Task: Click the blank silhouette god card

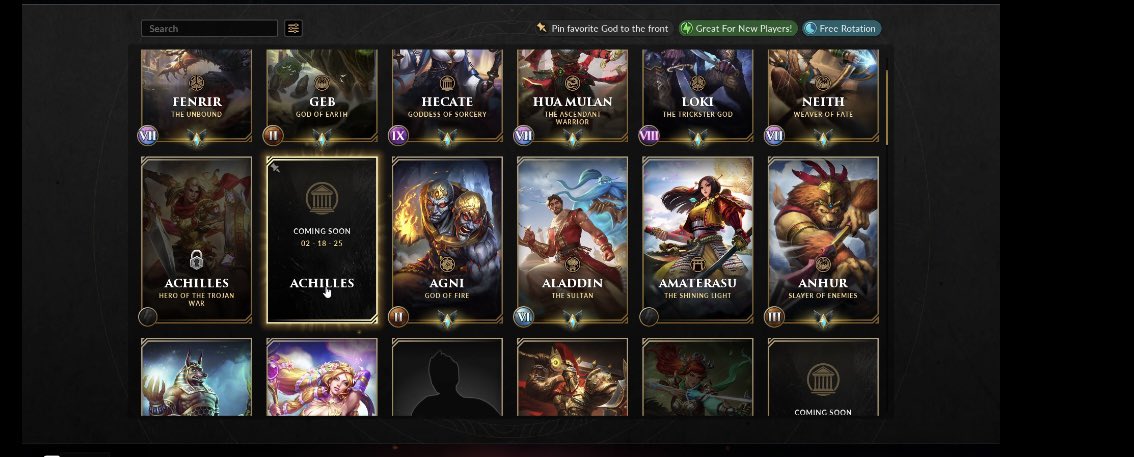Action: click(447, 378)
